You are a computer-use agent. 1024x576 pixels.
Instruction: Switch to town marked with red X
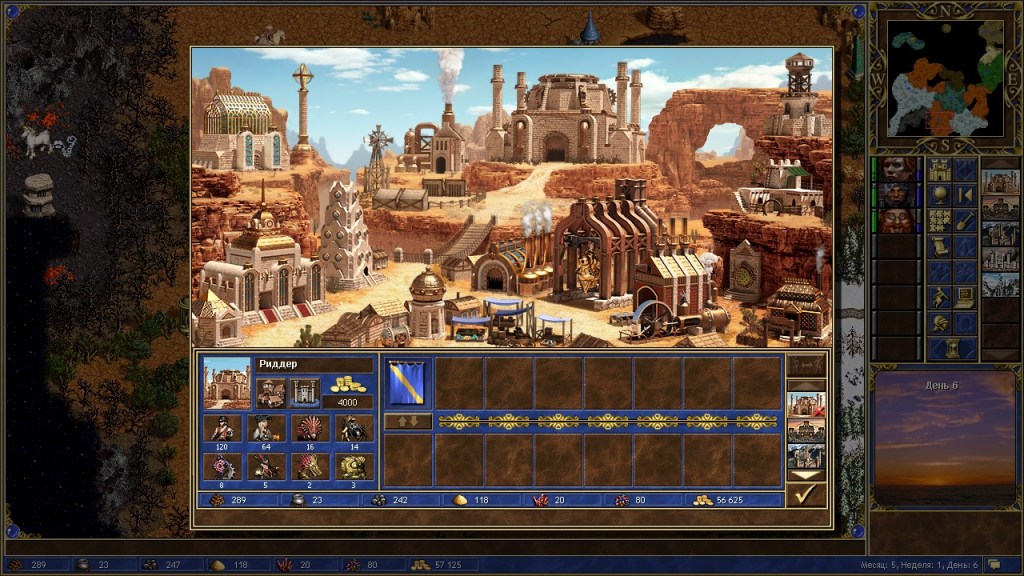click(805, 405)
